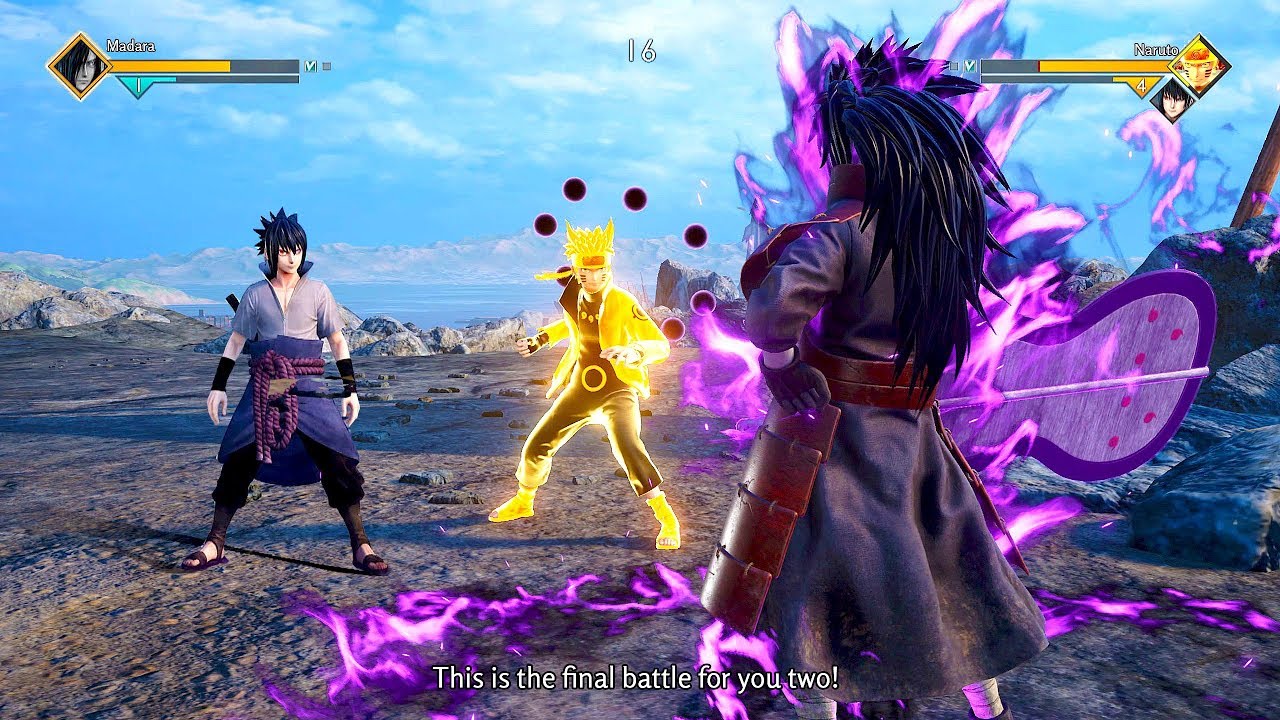Viewport: 1280px width, 720px height.
Task: Choose Sasuke's teammate portrait
Action: pyautogui.click(x=1170, y=99)
